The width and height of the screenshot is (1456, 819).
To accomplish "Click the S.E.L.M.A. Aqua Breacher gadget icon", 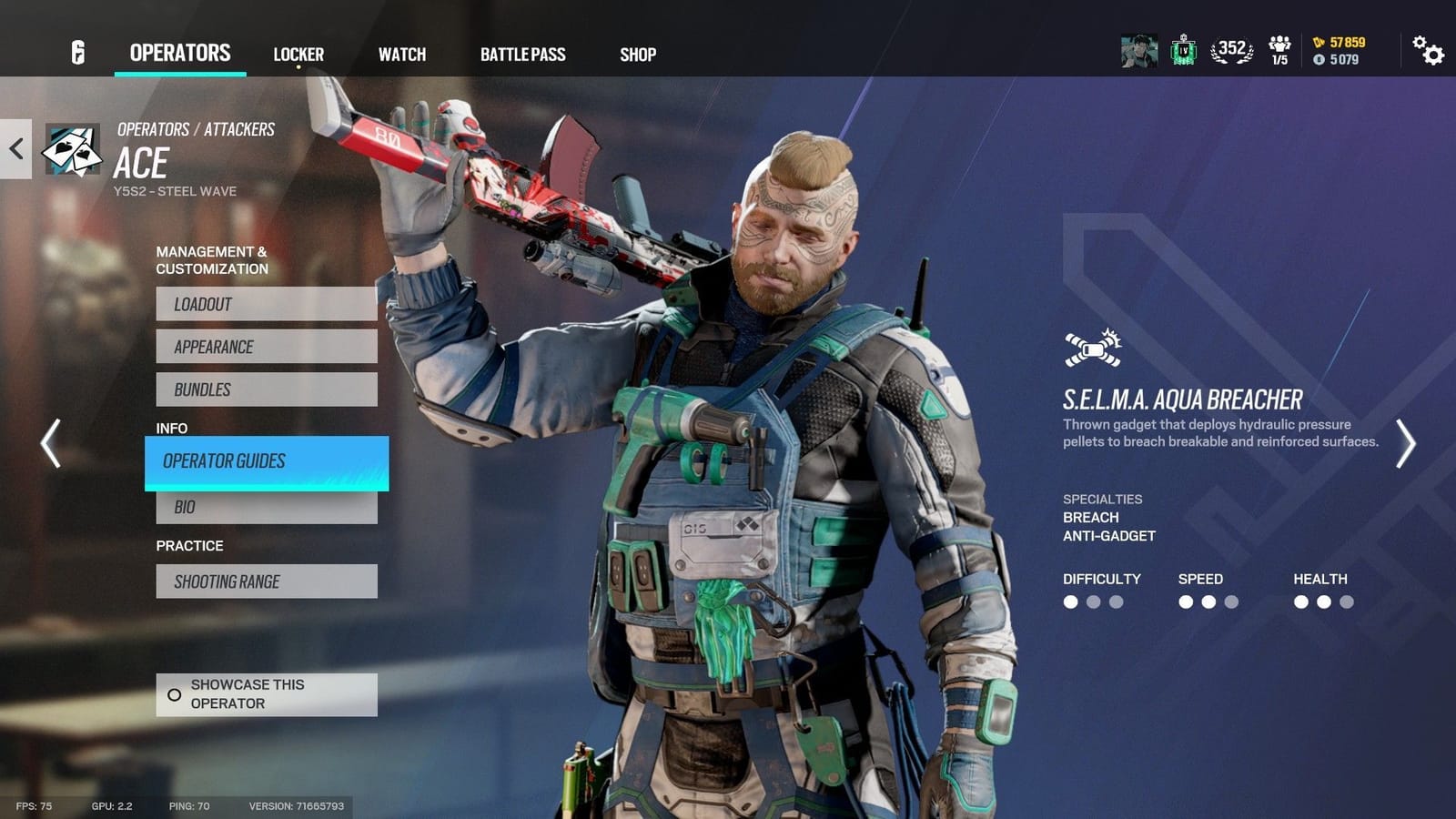I will click(x=1090, y=346).
